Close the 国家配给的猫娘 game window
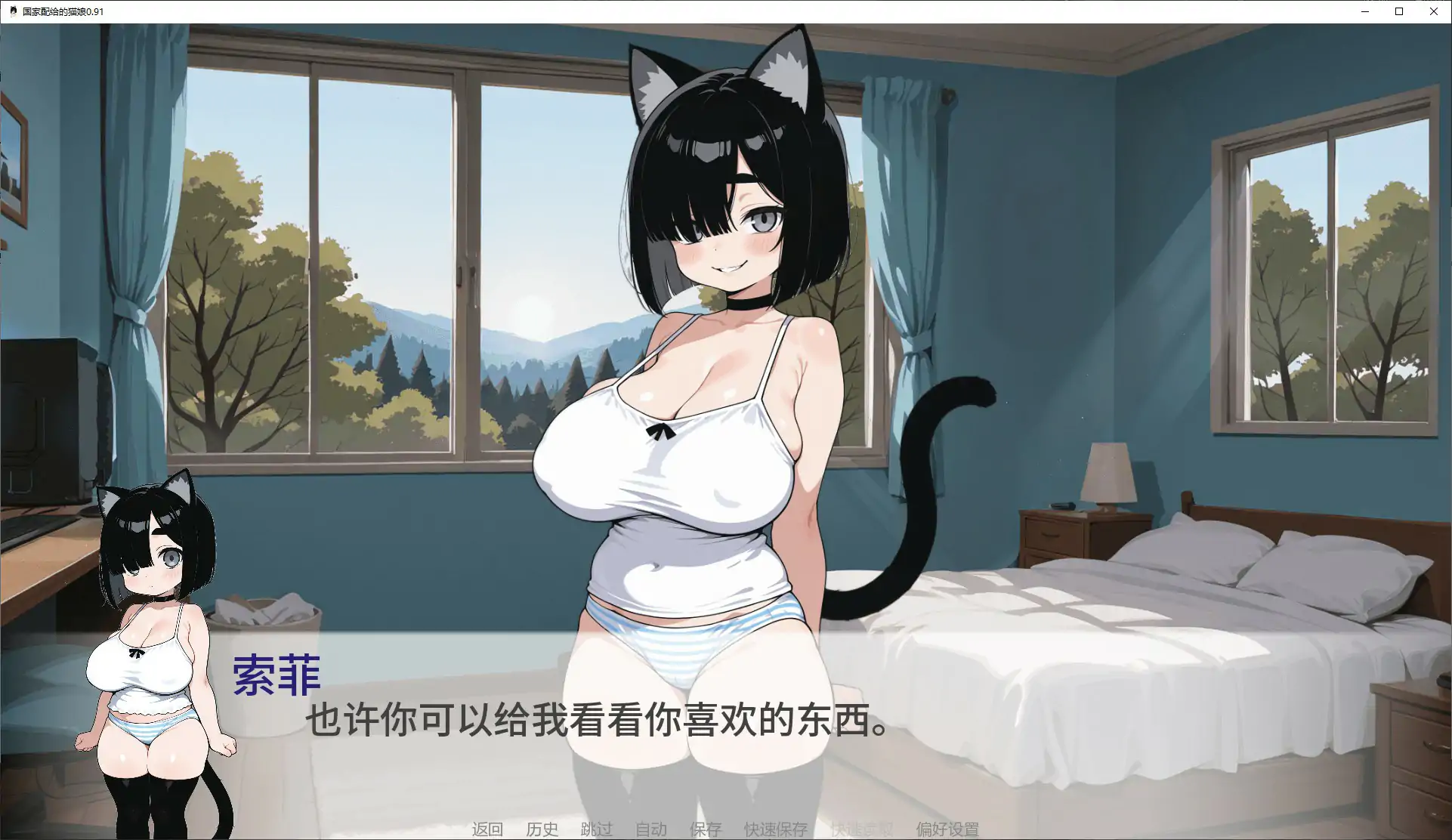Viewport: 1452px width, 840px height. 1434,11
